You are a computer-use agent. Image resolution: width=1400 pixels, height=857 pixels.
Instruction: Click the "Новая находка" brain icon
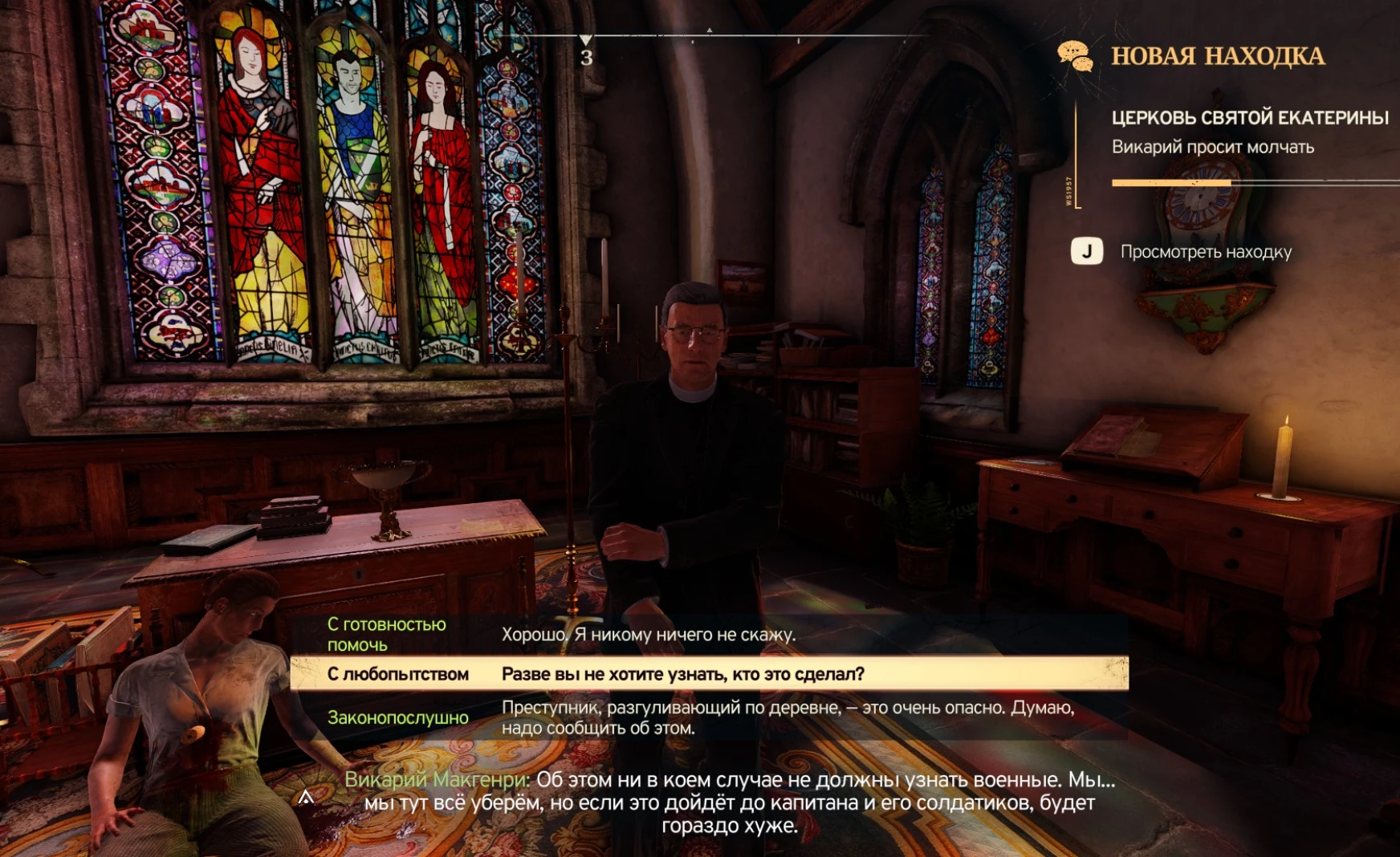tap(1075, 56)
